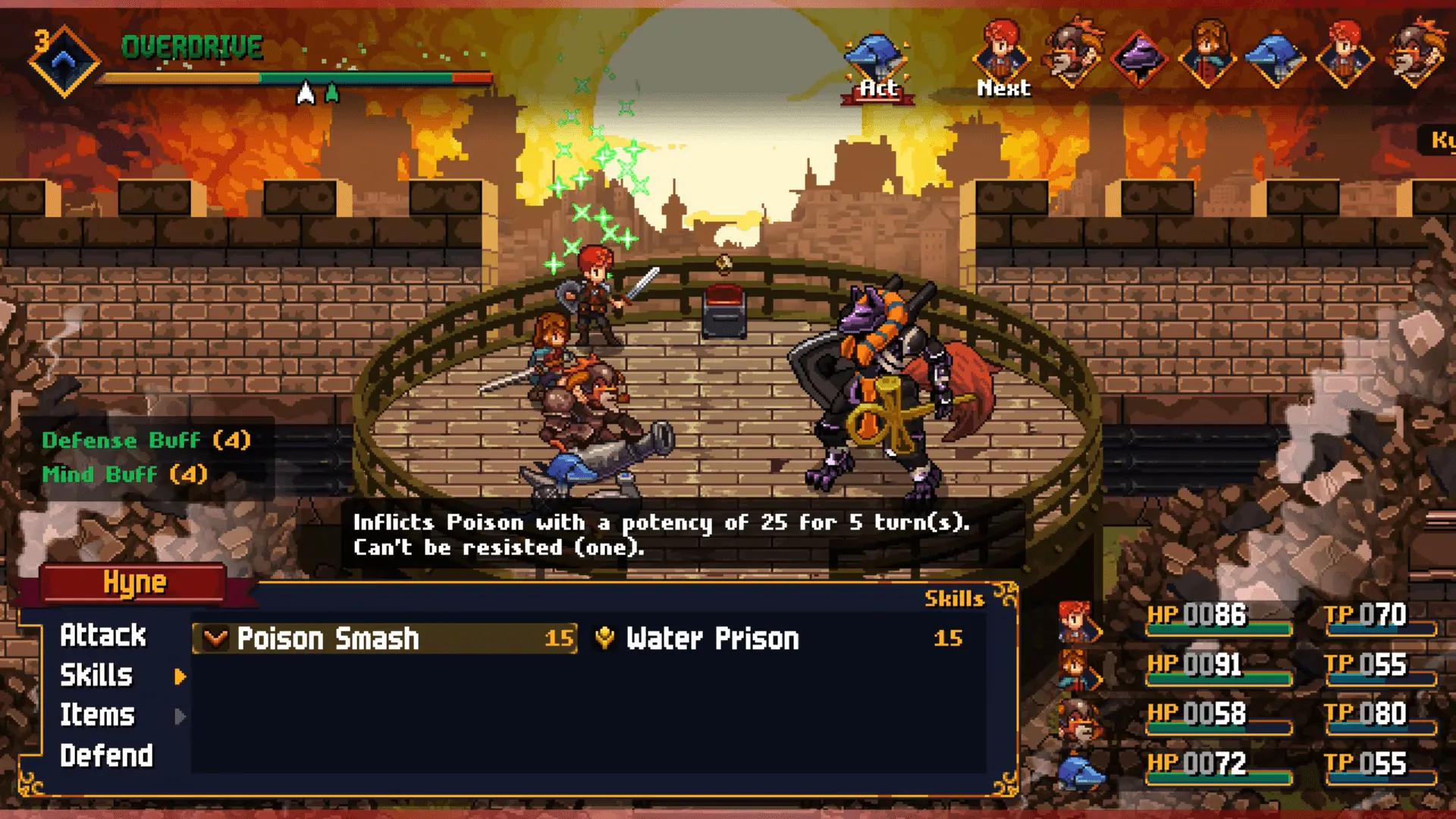Select the Defend command

coord(106,756)
